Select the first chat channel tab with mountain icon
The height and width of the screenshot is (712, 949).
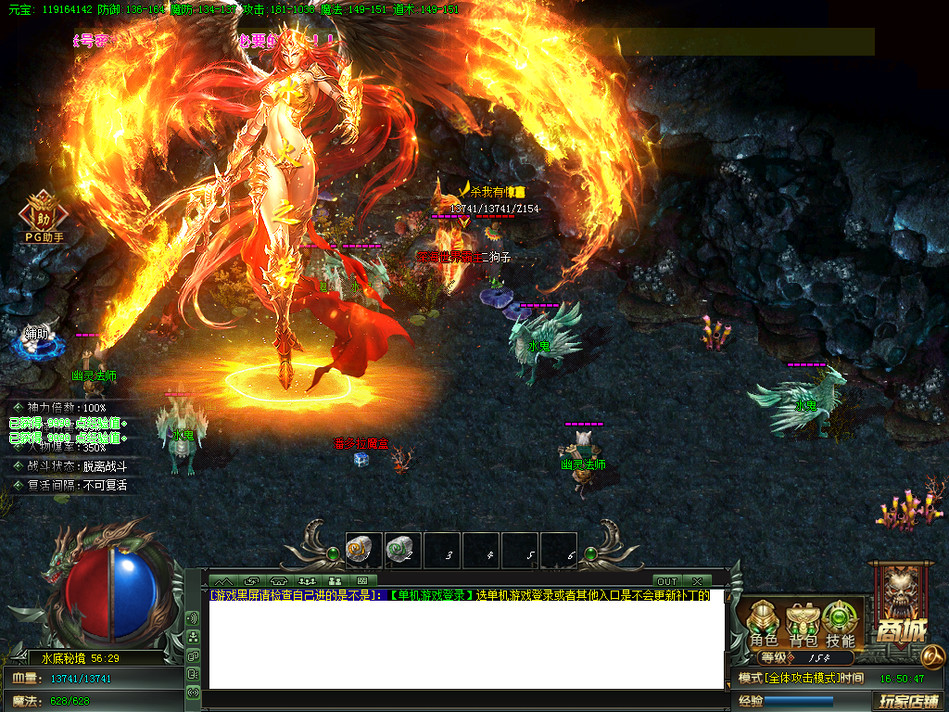[224, 580]
